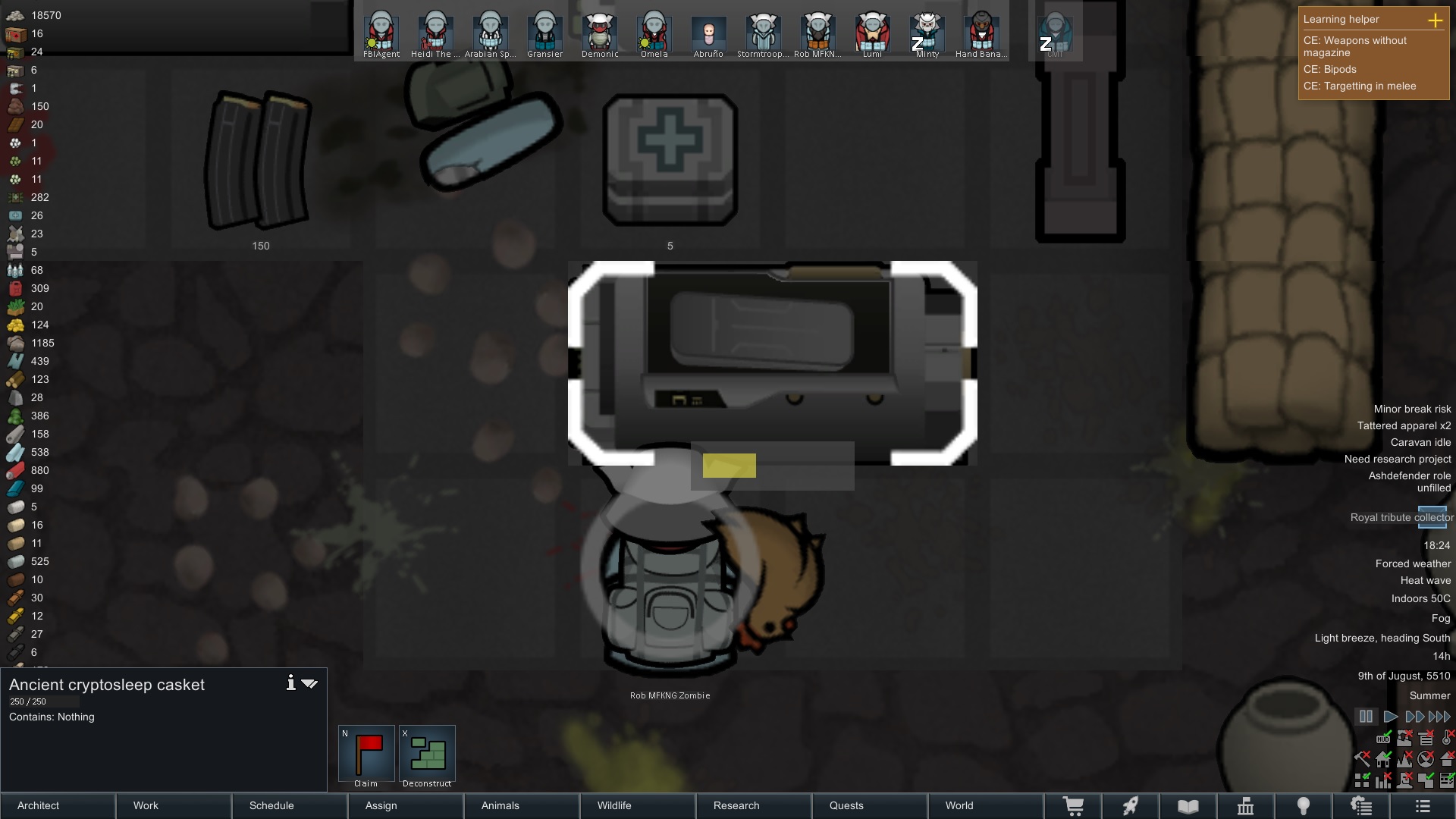The height and width of the screenshot is (819, 1456).
Task: Collapse the inspector panel via its chevron
Action: pyautogui.click(x=309, y=682)
